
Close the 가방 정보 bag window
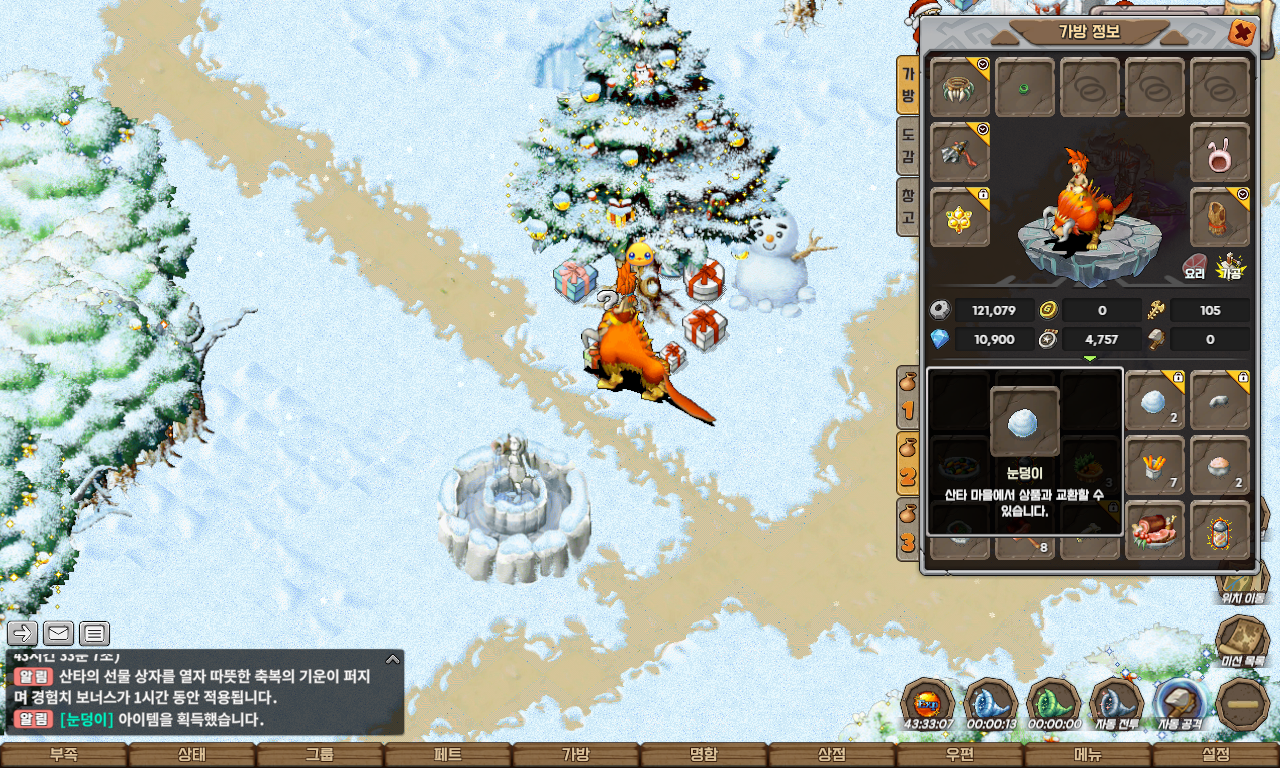click(x=1241, y=33)
